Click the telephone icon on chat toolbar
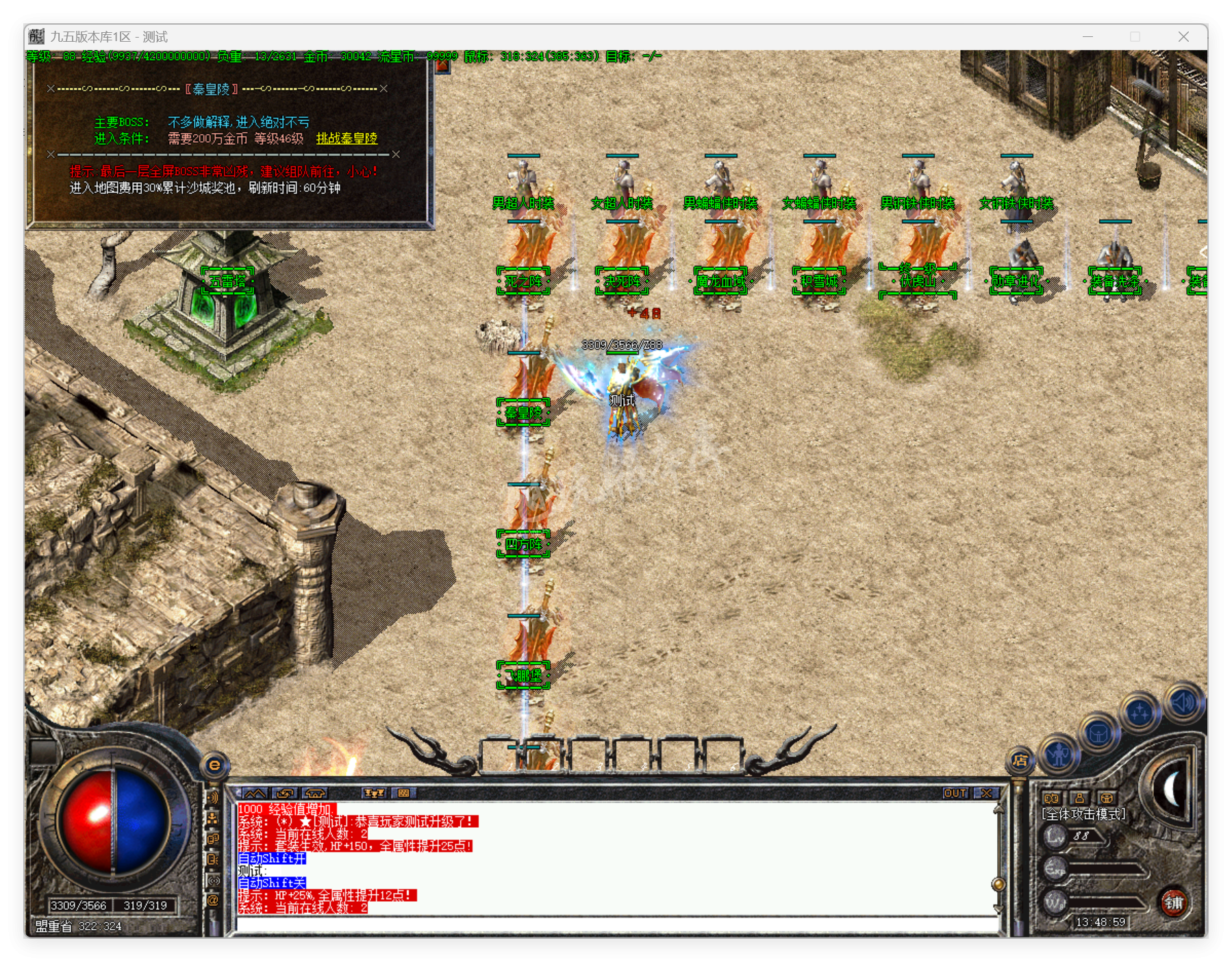This screenshot has height=962, width=1232. pos(315,793)
